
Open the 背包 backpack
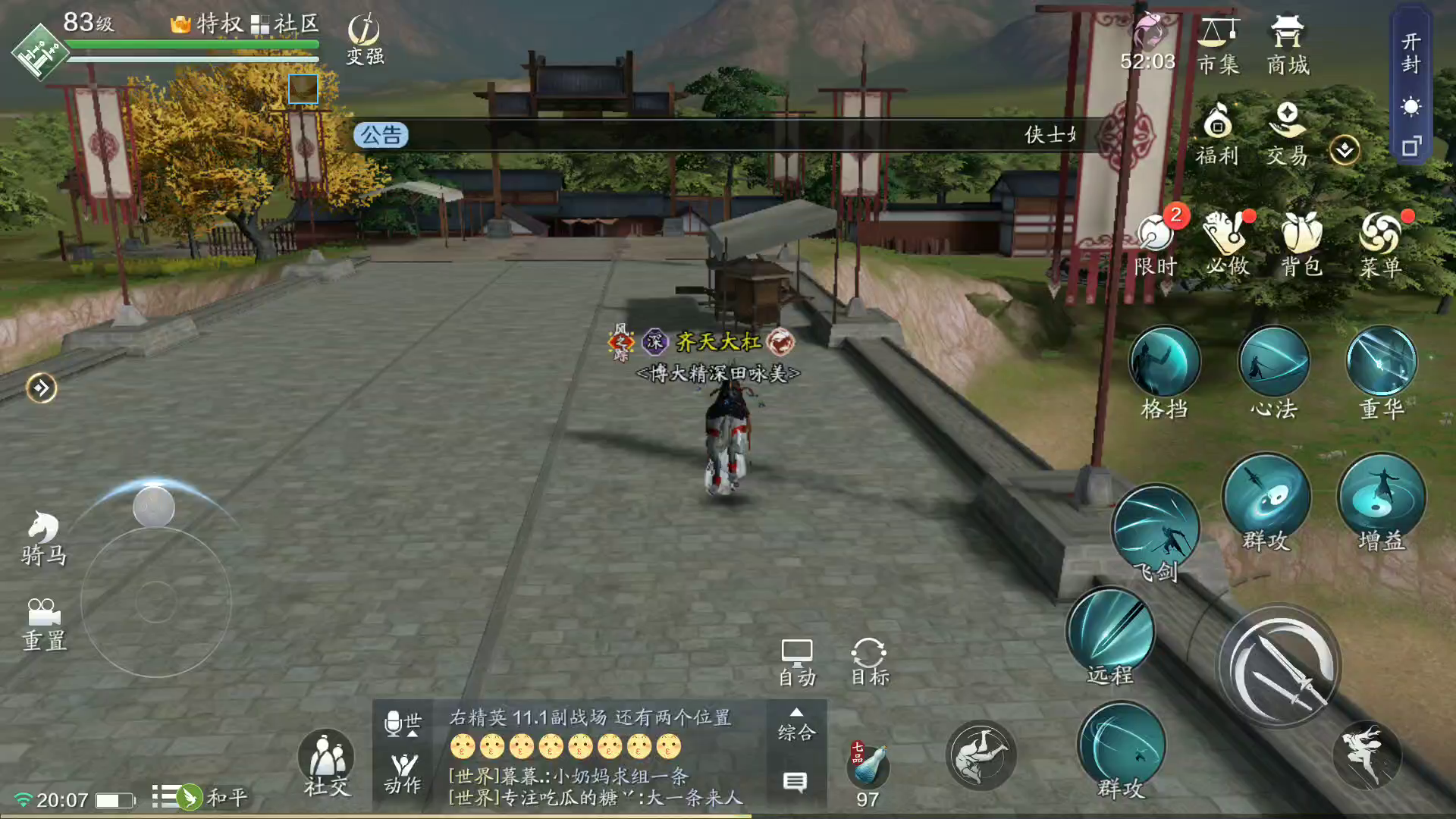pos(1301,243)
